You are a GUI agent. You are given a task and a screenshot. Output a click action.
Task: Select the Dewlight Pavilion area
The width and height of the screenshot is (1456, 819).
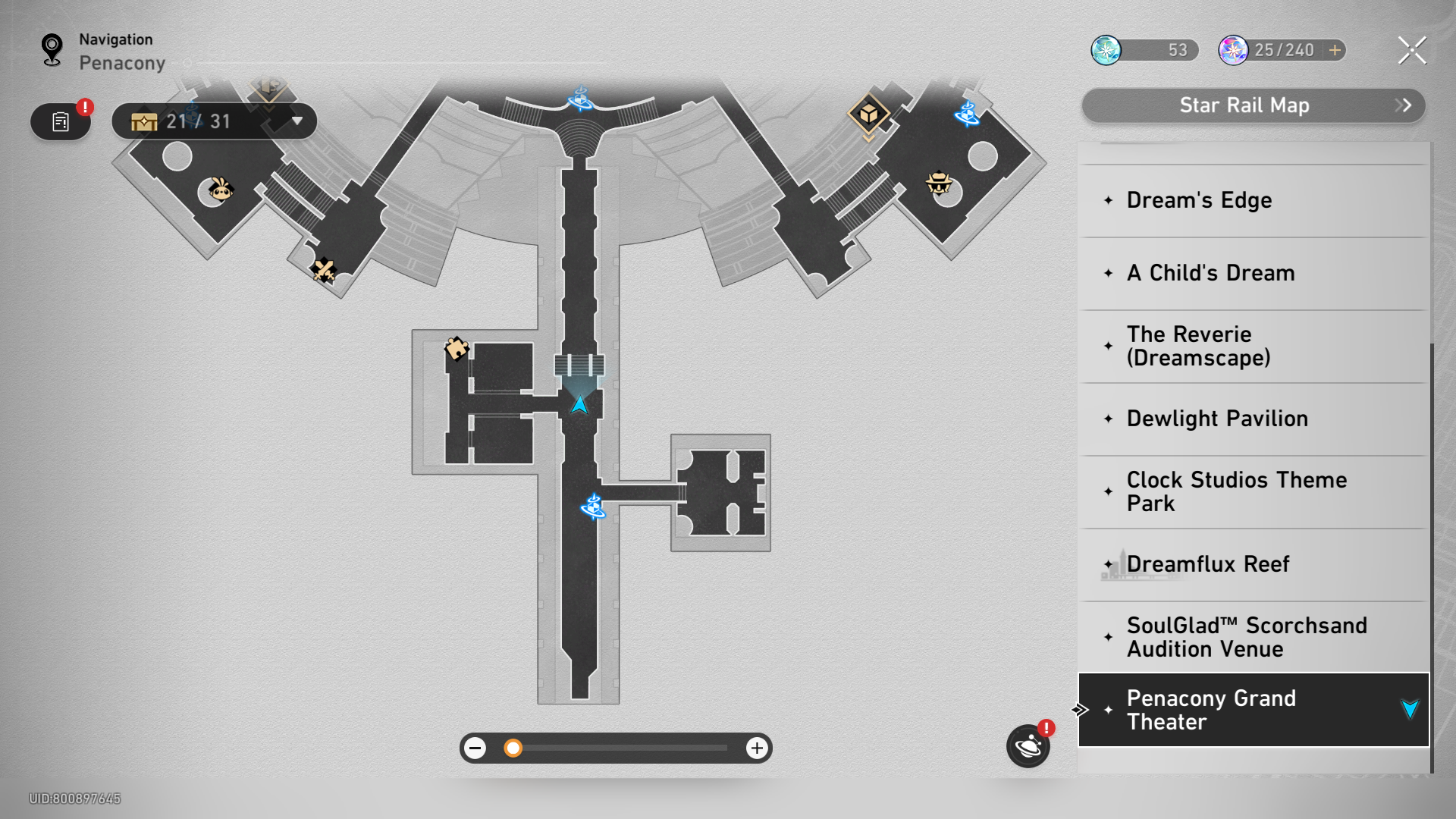(1217, 418)
